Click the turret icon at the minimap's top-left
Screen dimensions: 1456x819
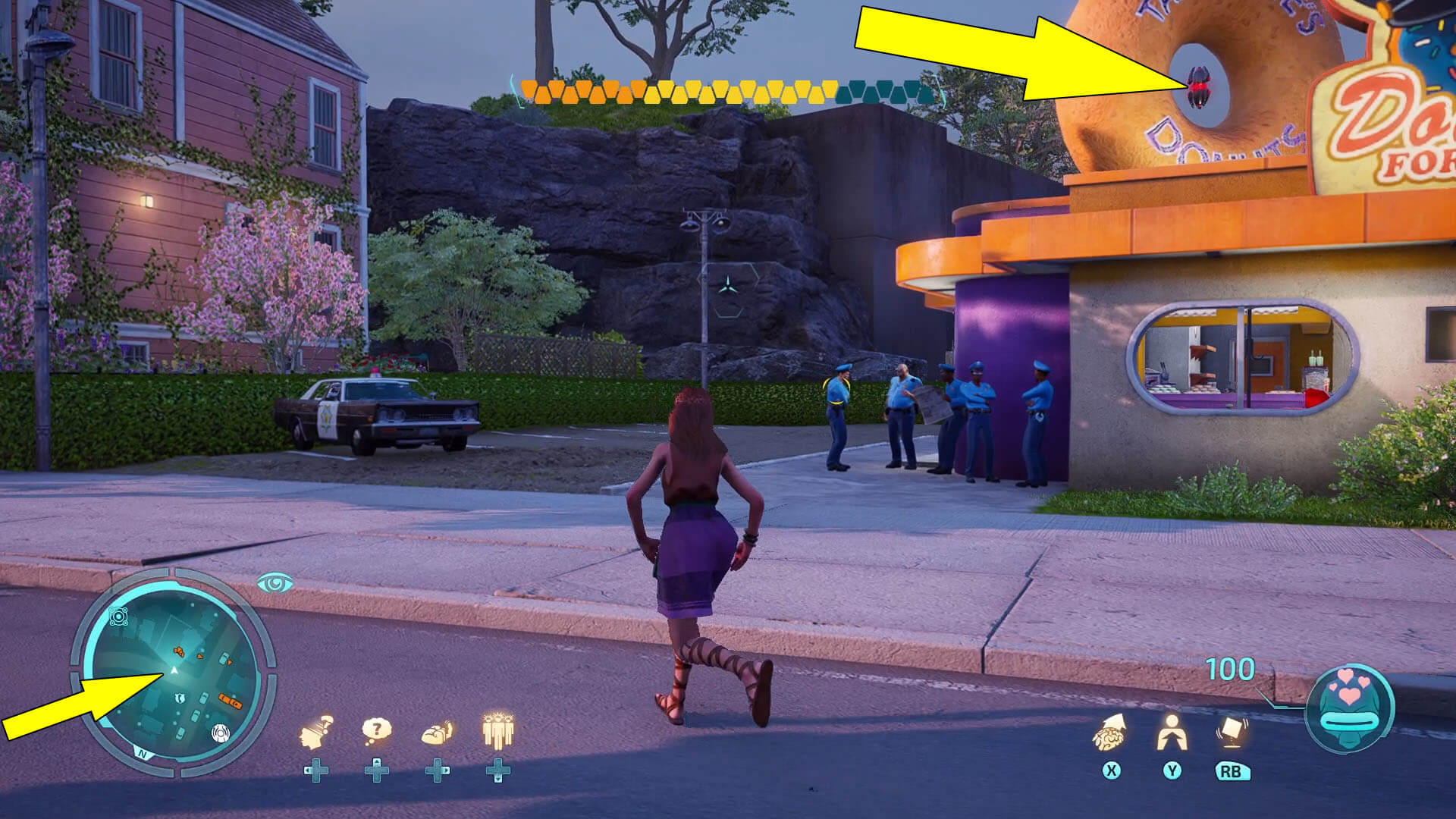[118, 615]
